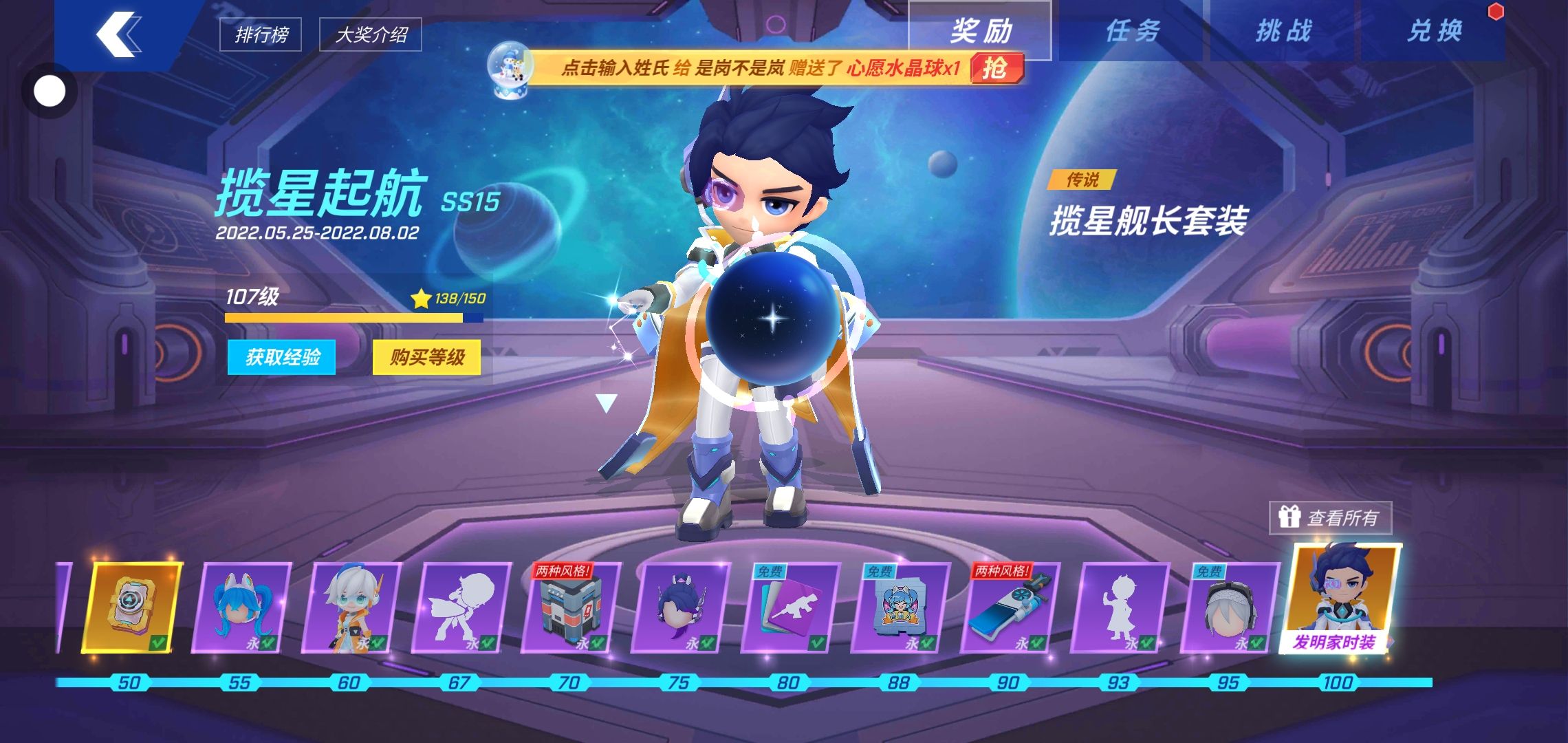This screenshot has height=743, width=1568.
Task: Switch to the 任务 tab
Action: pyautogui.click(x=1132, y=32)
